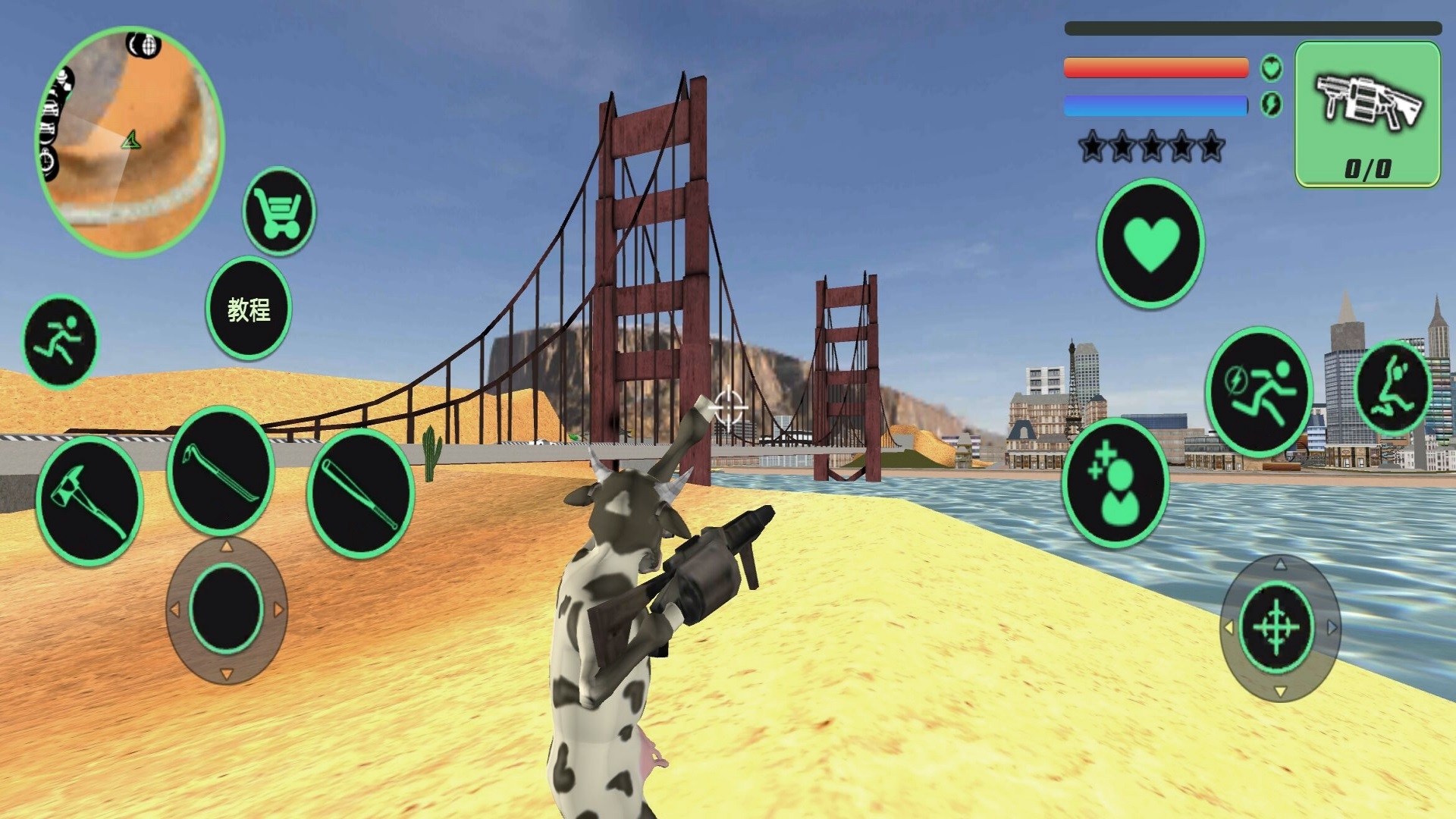Tap the movement joystick center
1456x819 pixels.
coord(226,610)
